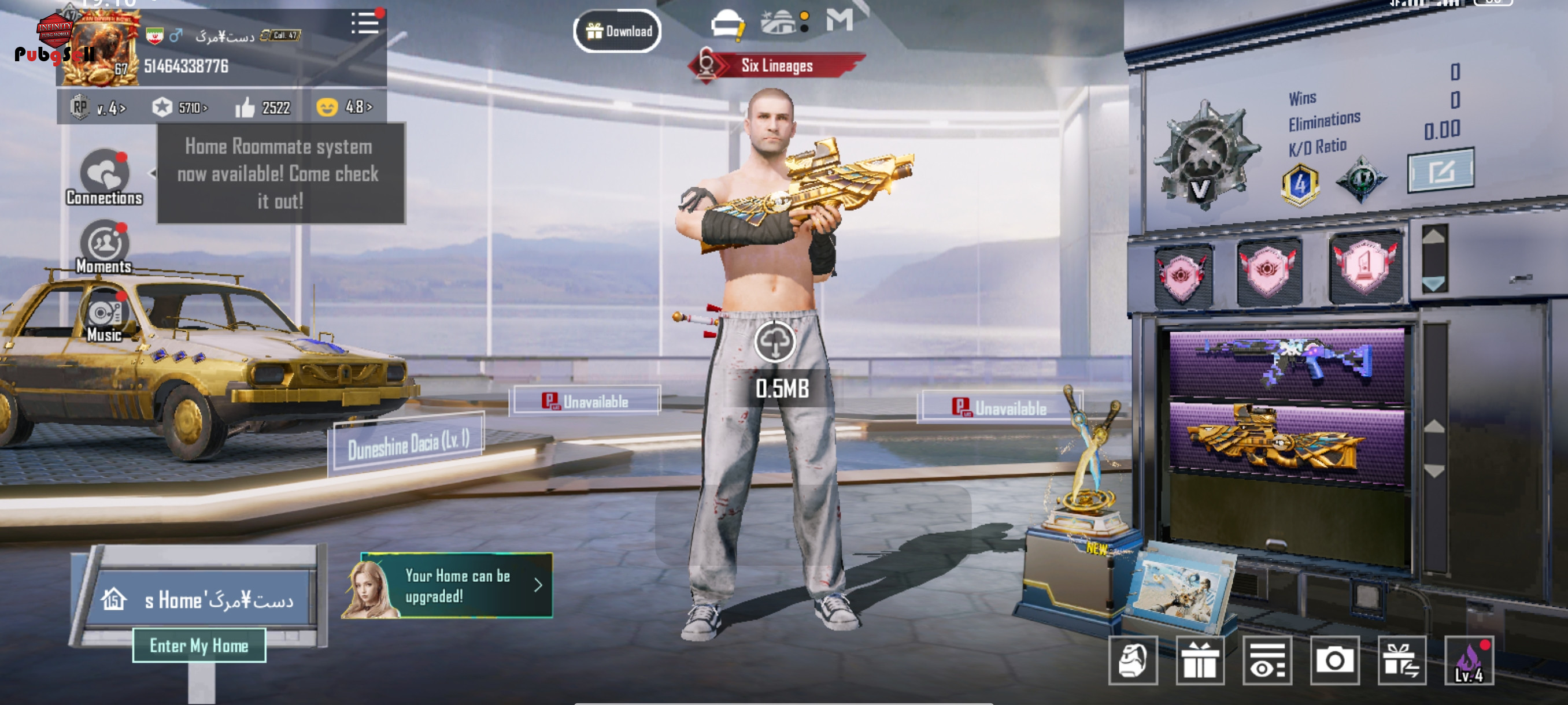The width and height of the screenshot is (1568, 705).
Task: Open the Lv. 4 flame icon
Action: click(x=1468, y=661)
